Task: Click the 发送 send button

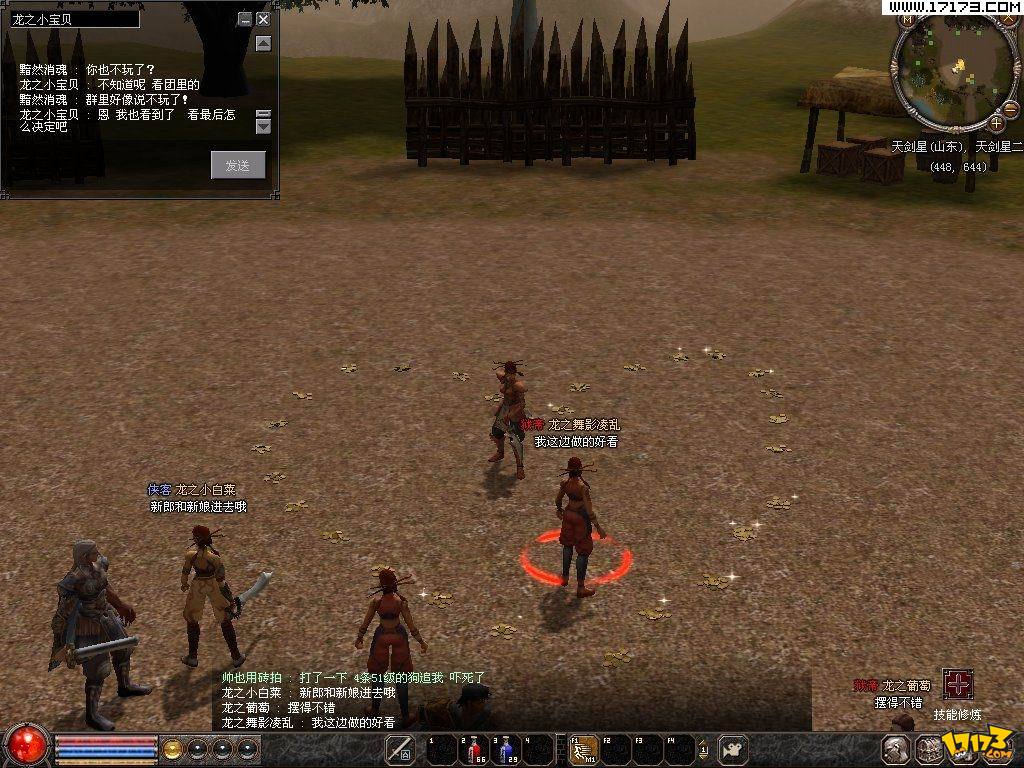Action: (238, 165)
